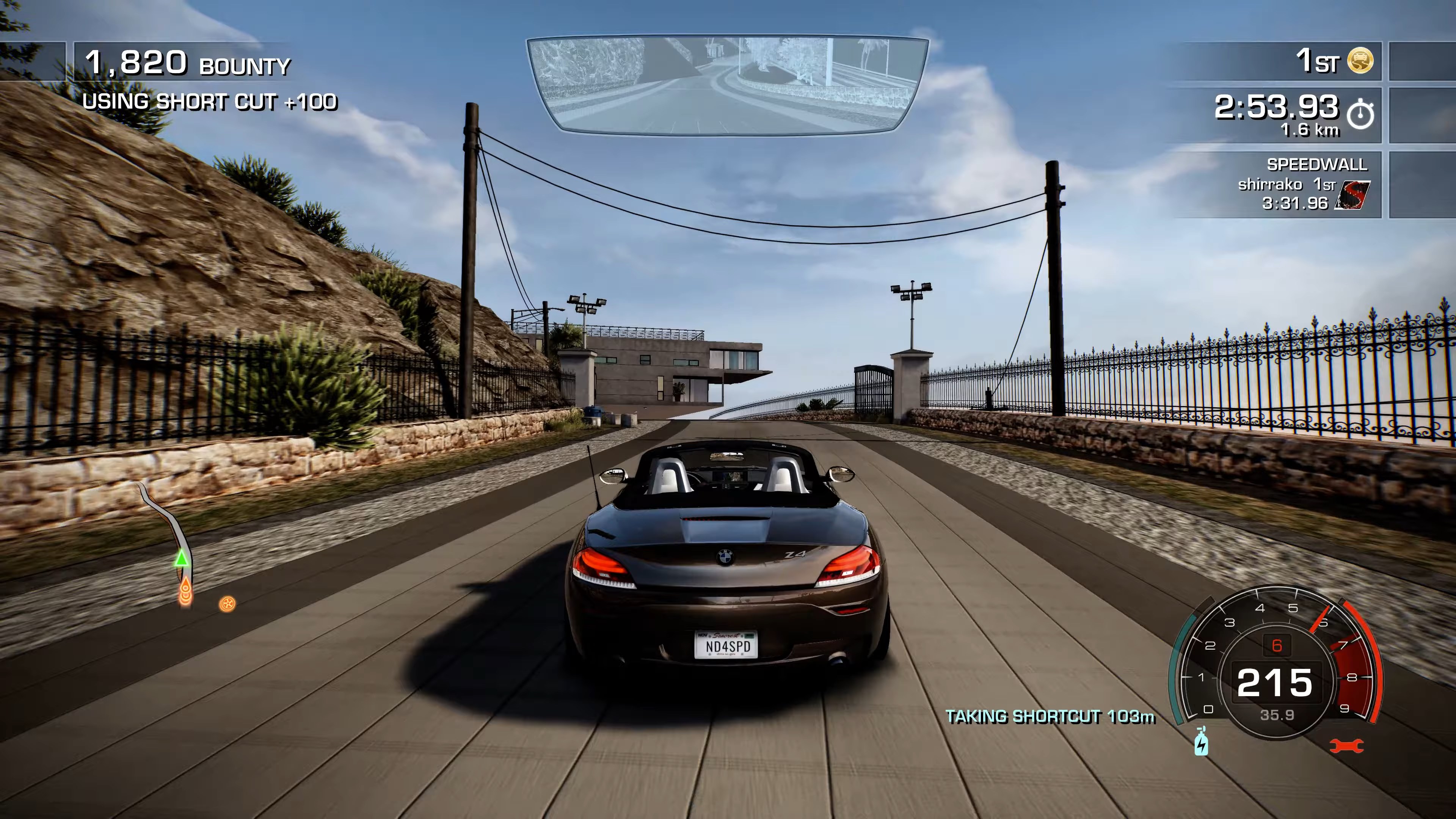Click the 1.6 km distance remaining label
The height and width of the screenshot is (819, 1456).
point(1311,131)
